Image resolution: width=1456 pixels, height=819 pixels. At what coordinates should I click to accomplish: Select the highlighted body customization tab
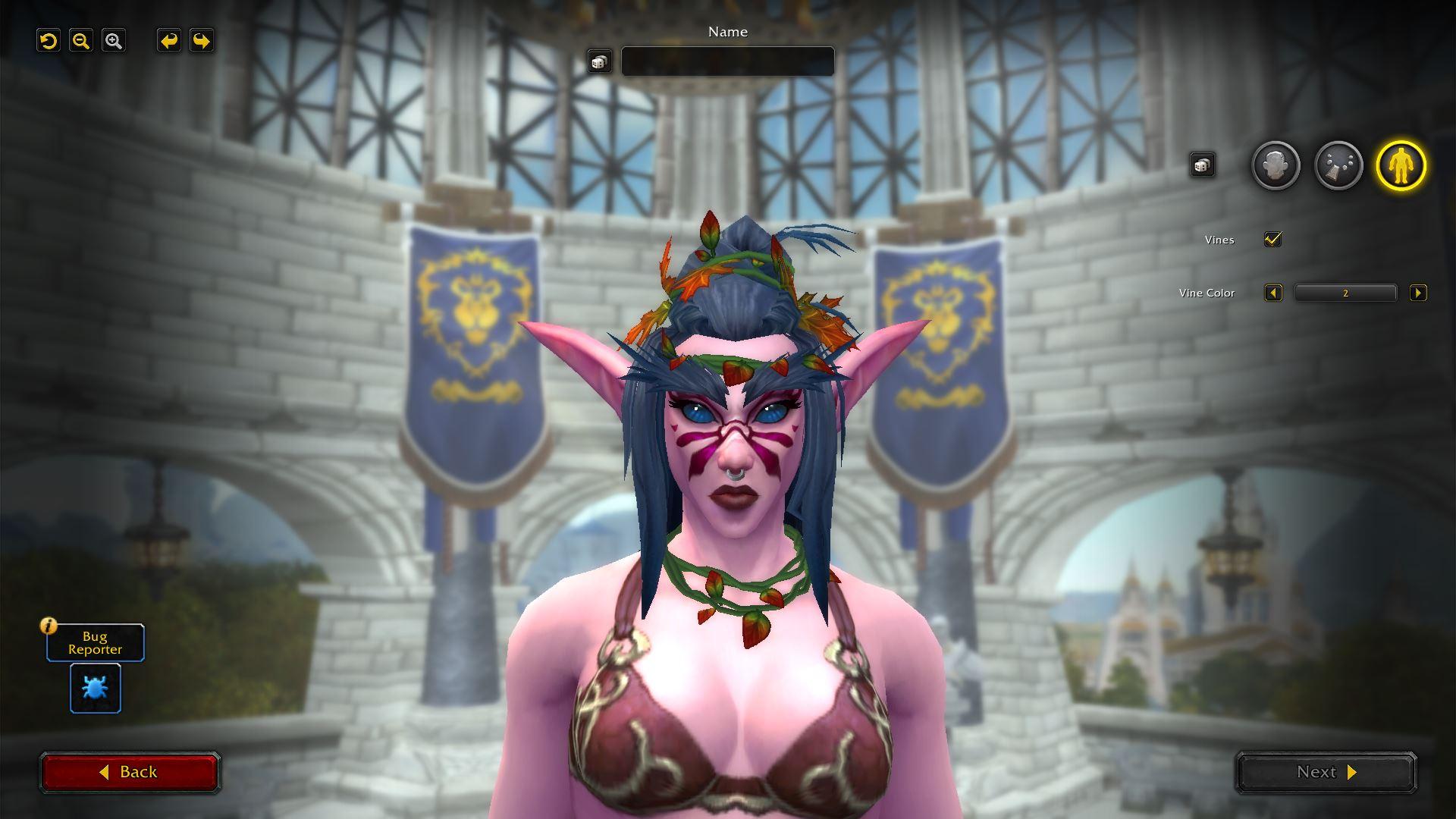point(1401,165)
